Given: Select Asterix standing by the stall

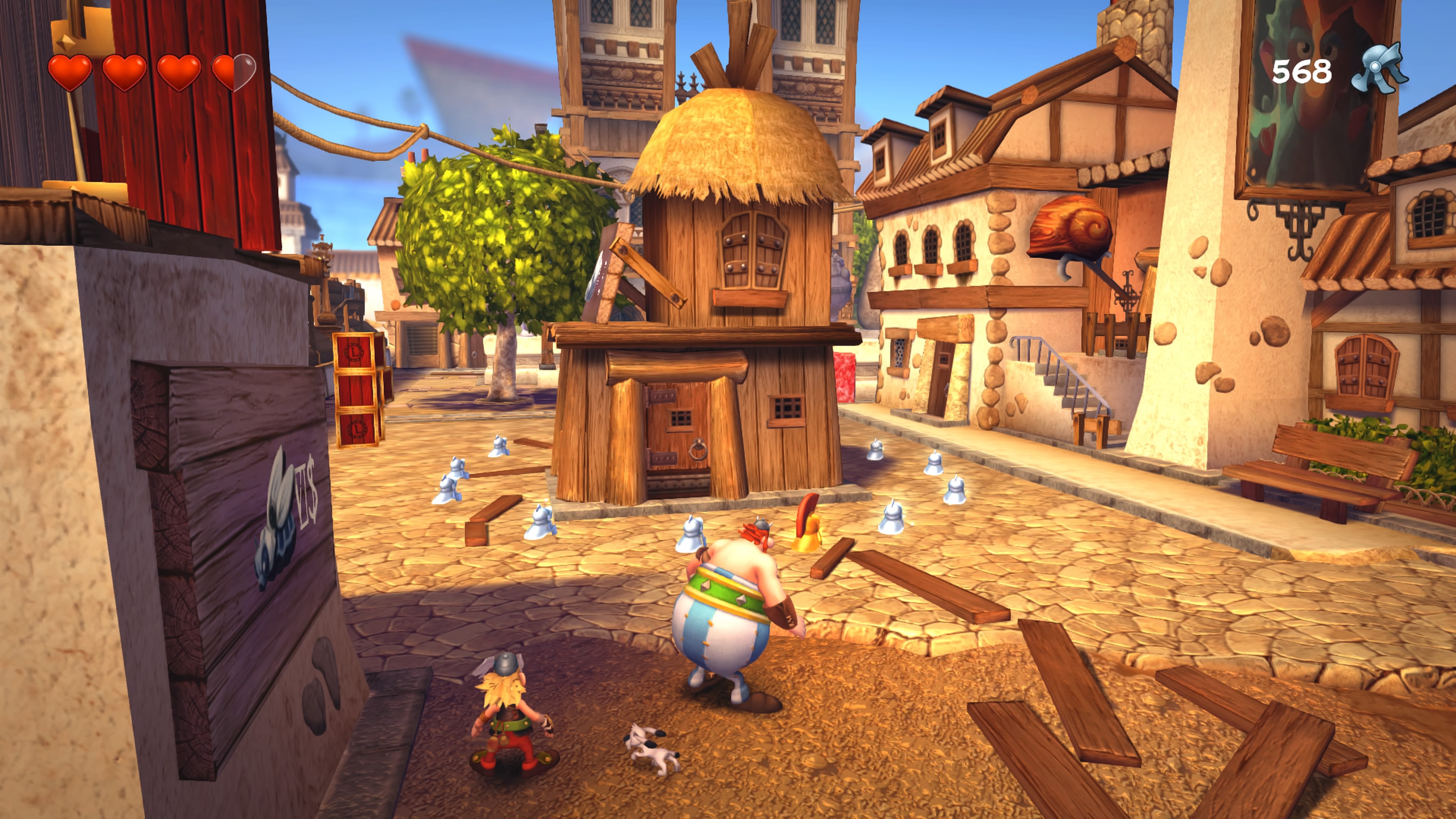Looking at the screenshot, I should coord(511,718).
